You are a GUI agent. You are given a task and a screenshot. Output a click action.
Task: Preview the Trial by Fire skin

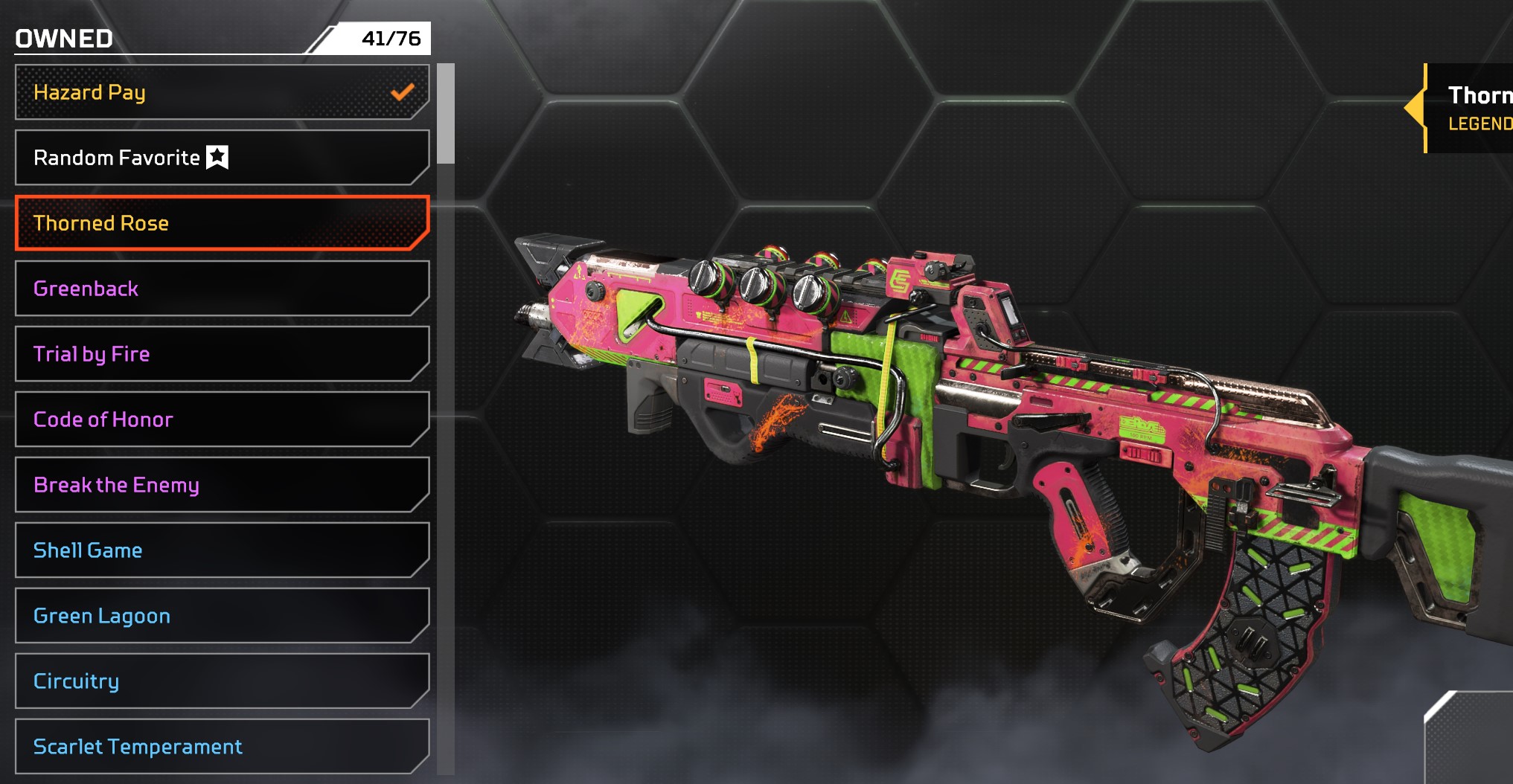(x=222, y=354)
